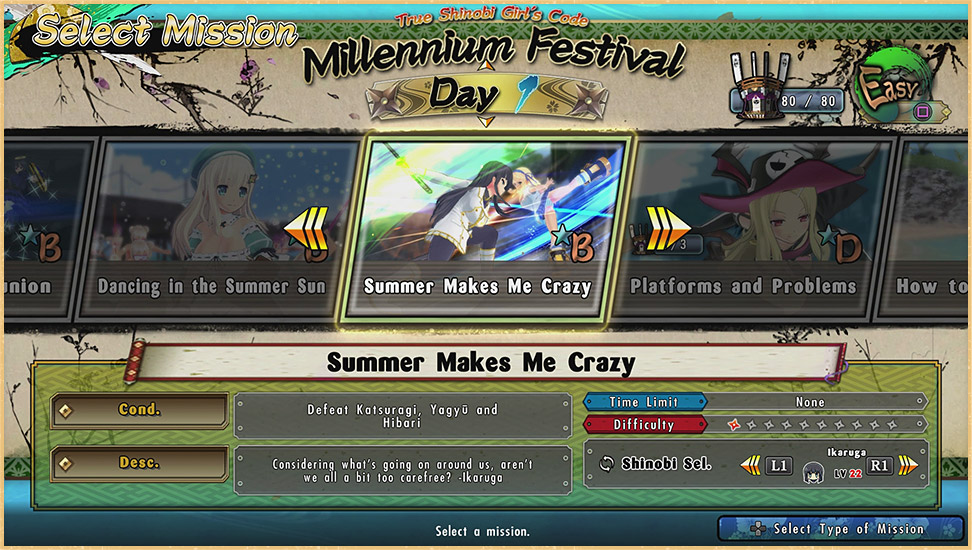Image resolution: width=972 pixels, height=550 pixels.
Task: Switch to next shinobi with right arrow
Action: tap(908, 465)
